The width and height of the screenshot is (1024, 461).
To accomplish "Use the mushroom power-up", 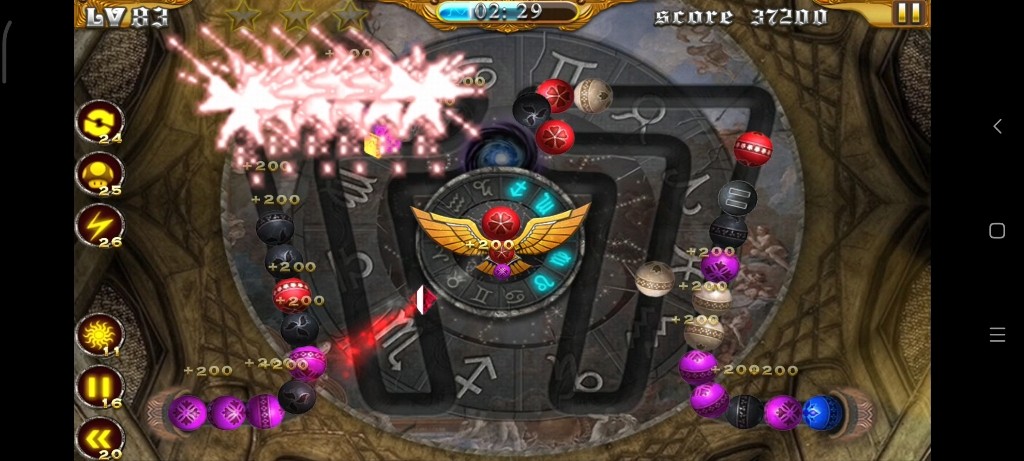I will pyautogui.click(x=99, y=174).
